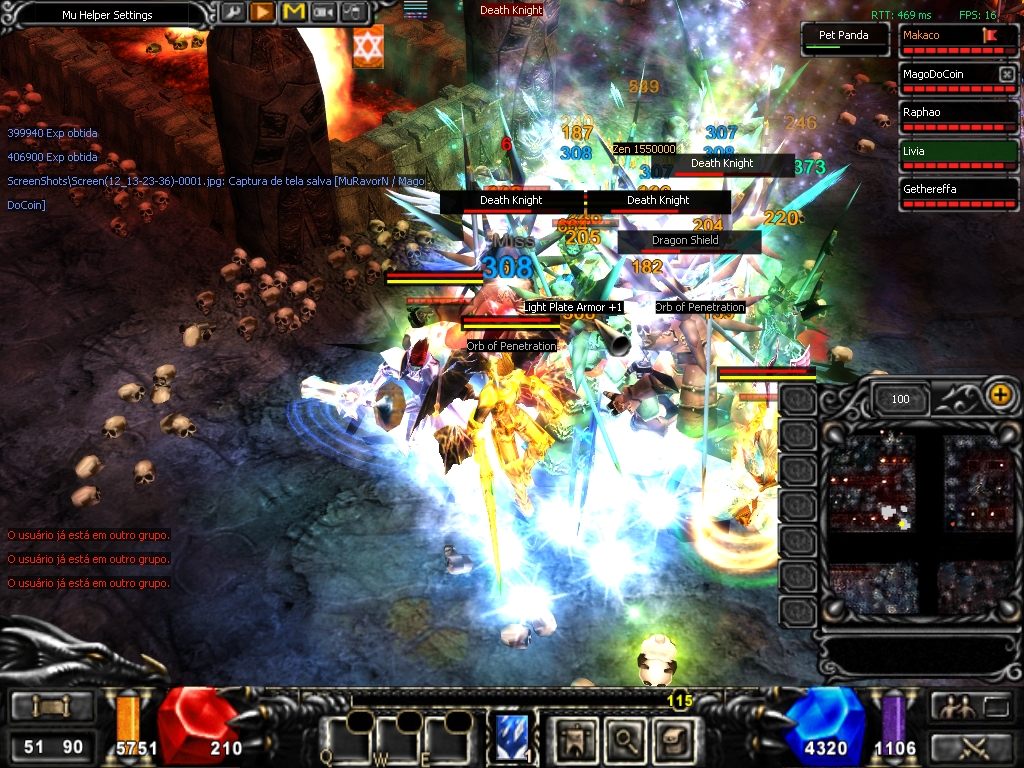
Task: Click the yellow plus button above the minimap
Action: (999, 394)
